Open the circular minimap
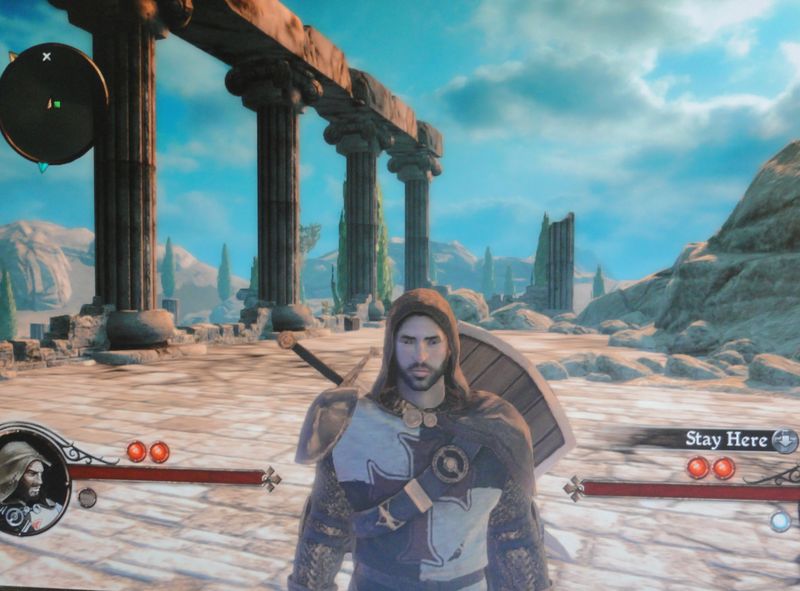The height and width of the screenshot is (591, 800). coord(52,103)
